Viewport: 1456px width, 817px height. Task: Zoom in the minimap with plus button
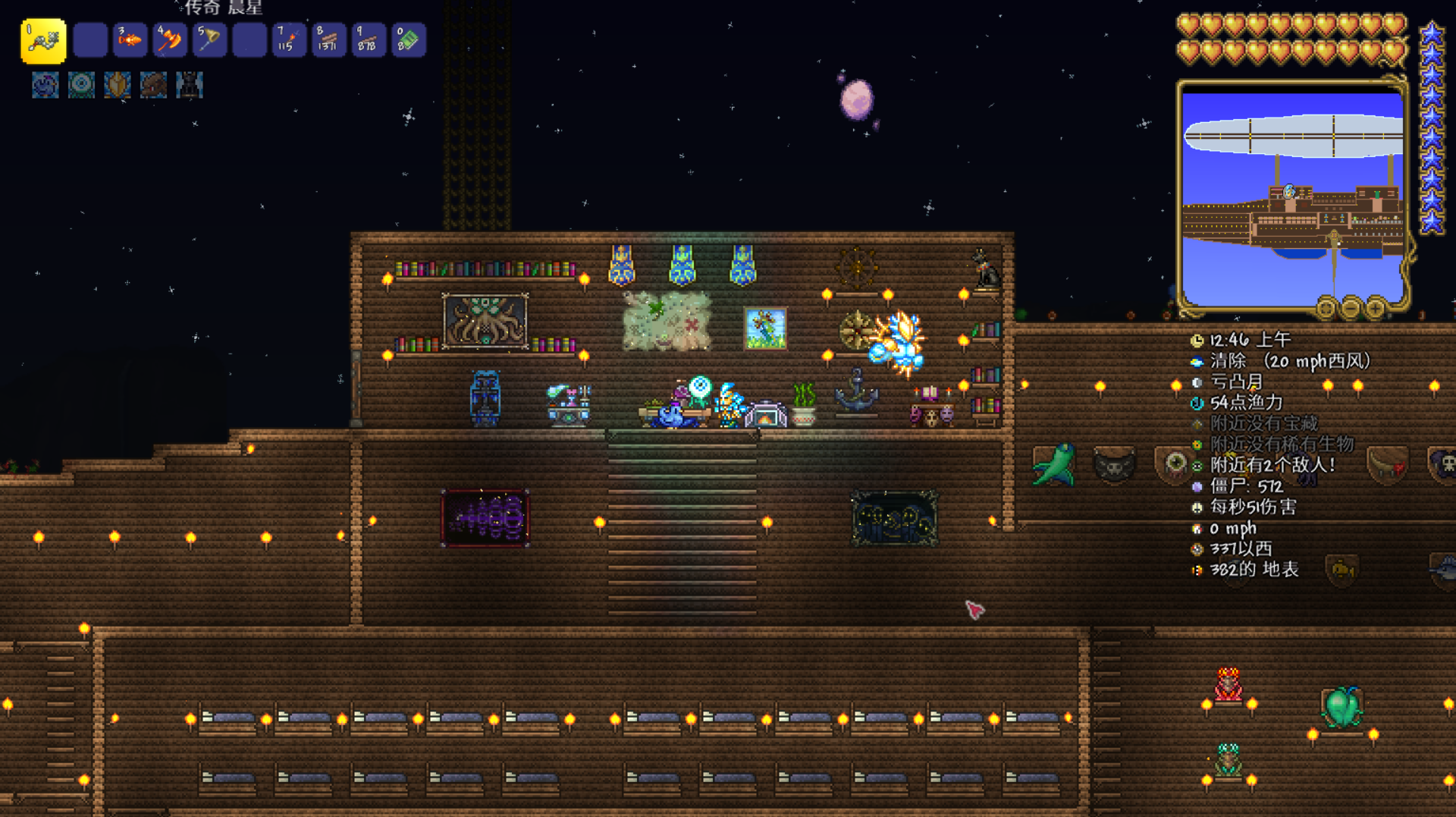(1375, 309)
